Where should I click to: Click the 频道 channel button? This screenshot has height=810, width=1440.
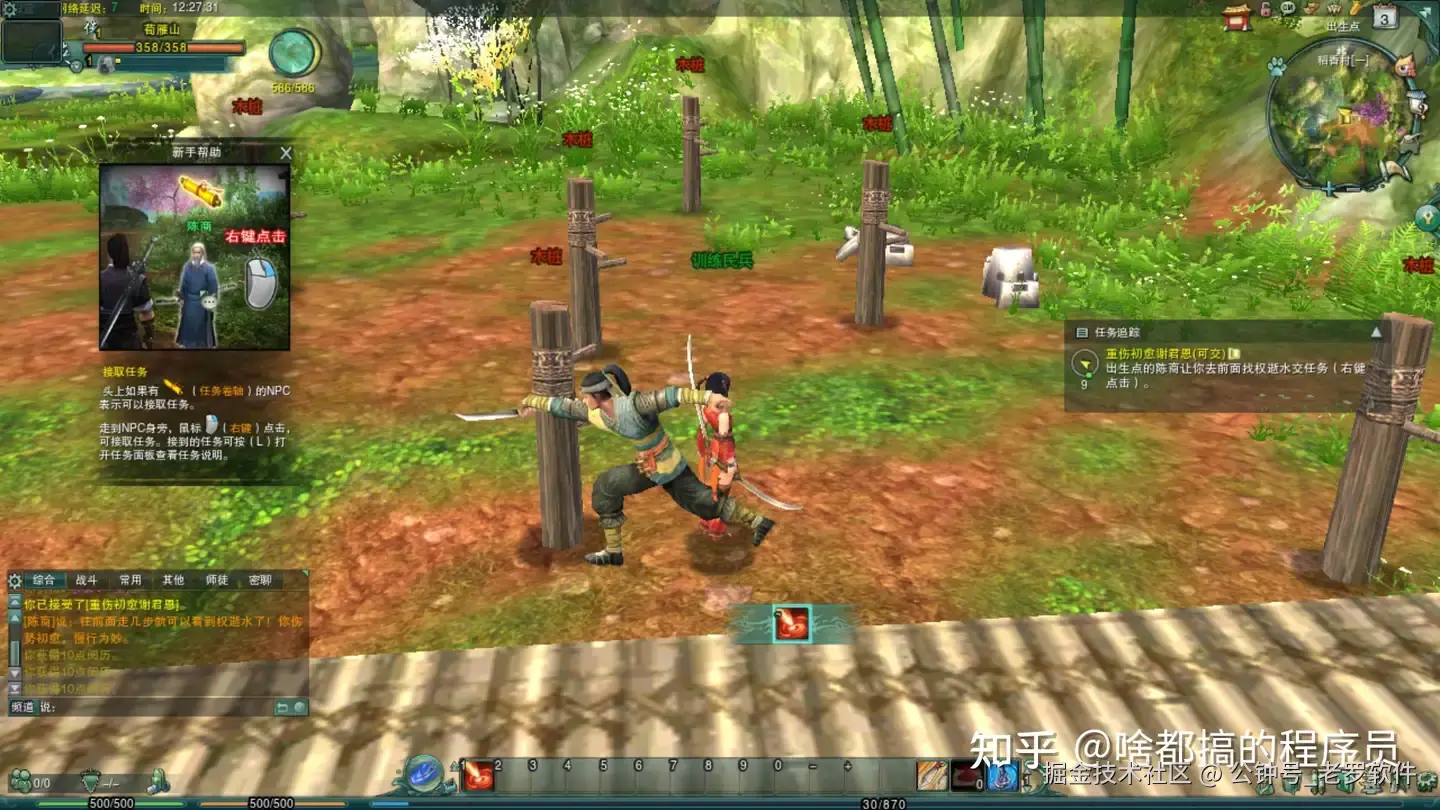click(22, 707)
